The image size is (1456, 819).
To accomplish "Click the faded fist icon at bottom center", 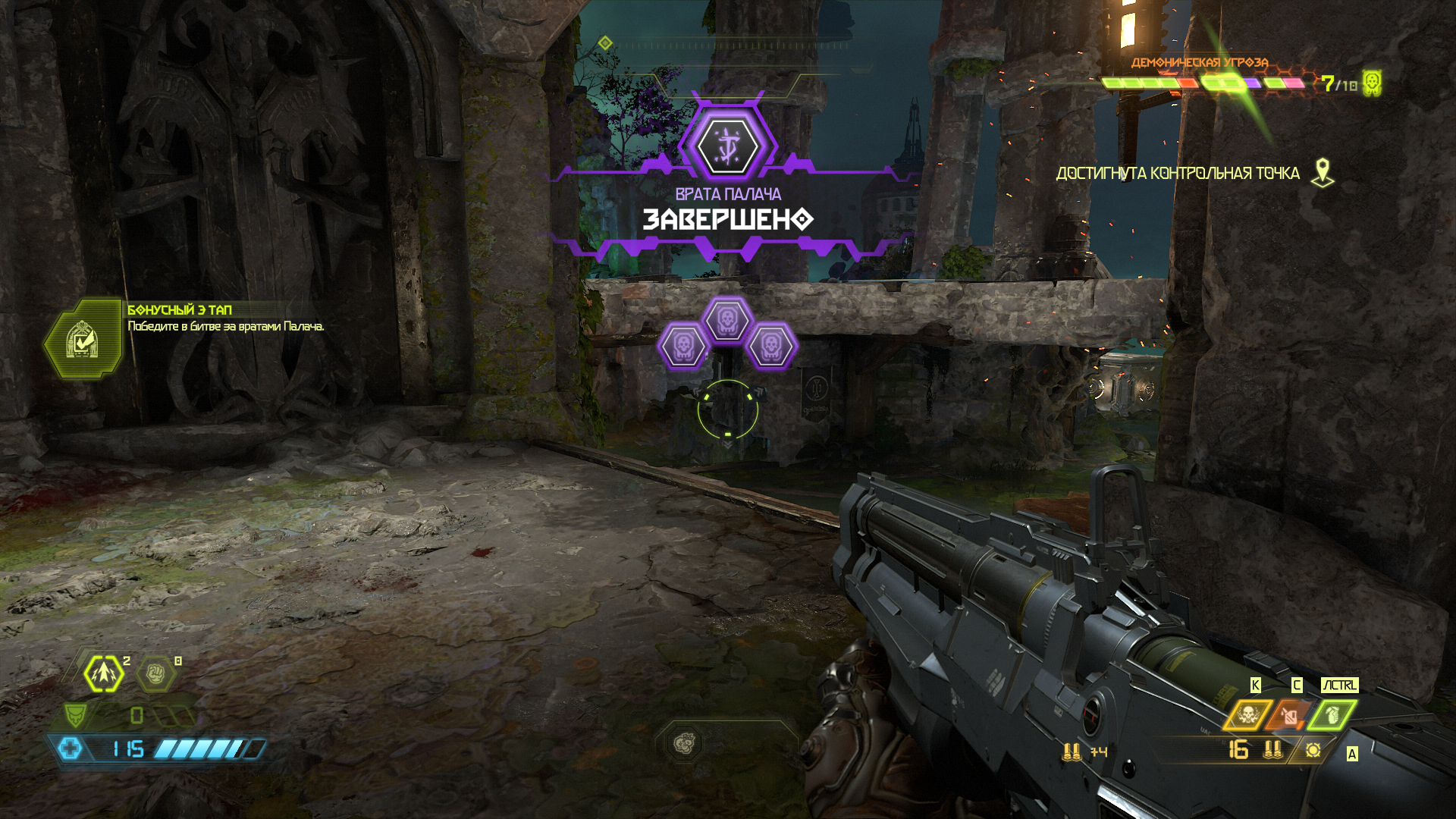I will (x=684, y=743).
